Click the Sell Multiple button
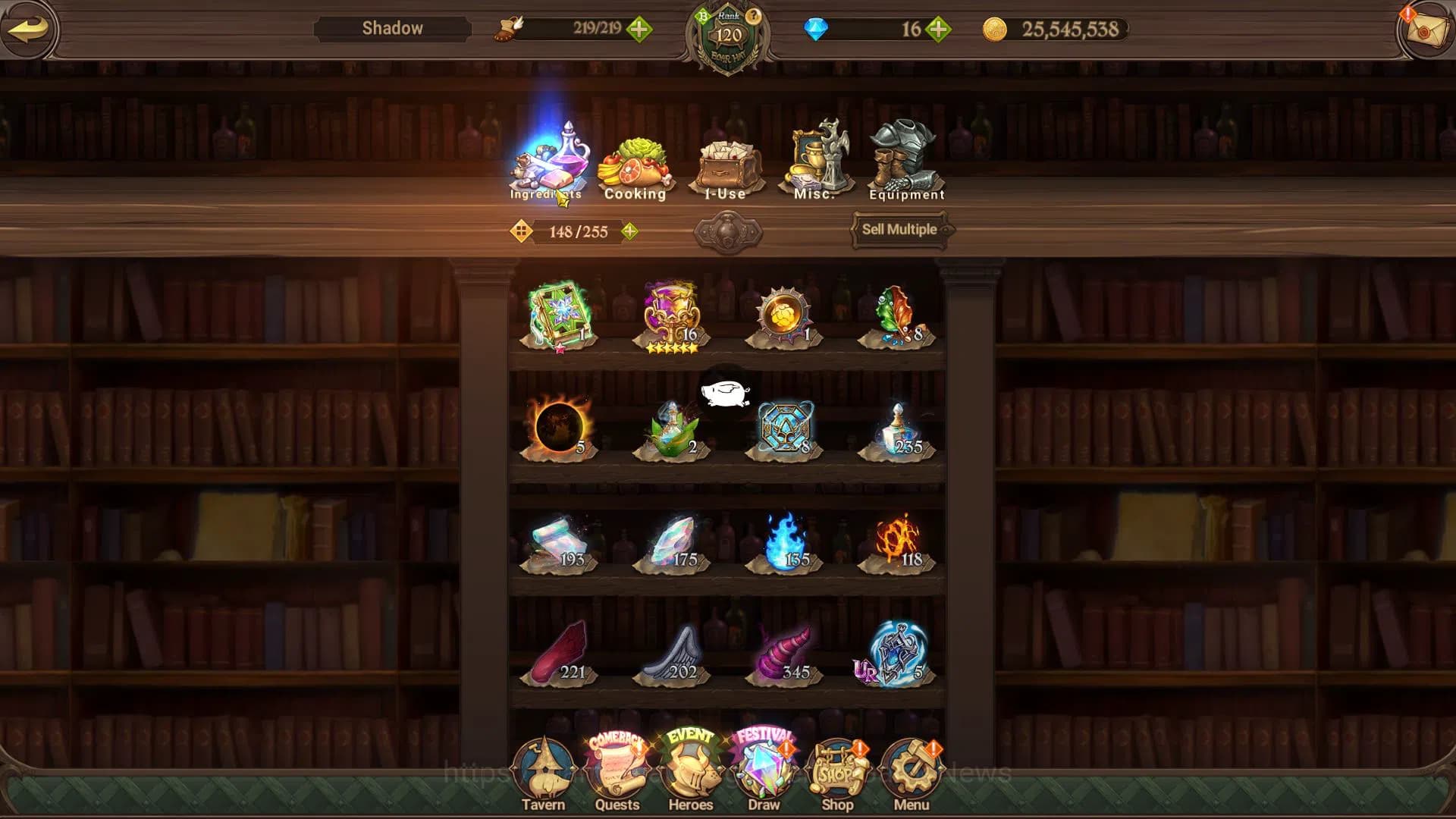The image size is (1456, 819). point(899,229)
